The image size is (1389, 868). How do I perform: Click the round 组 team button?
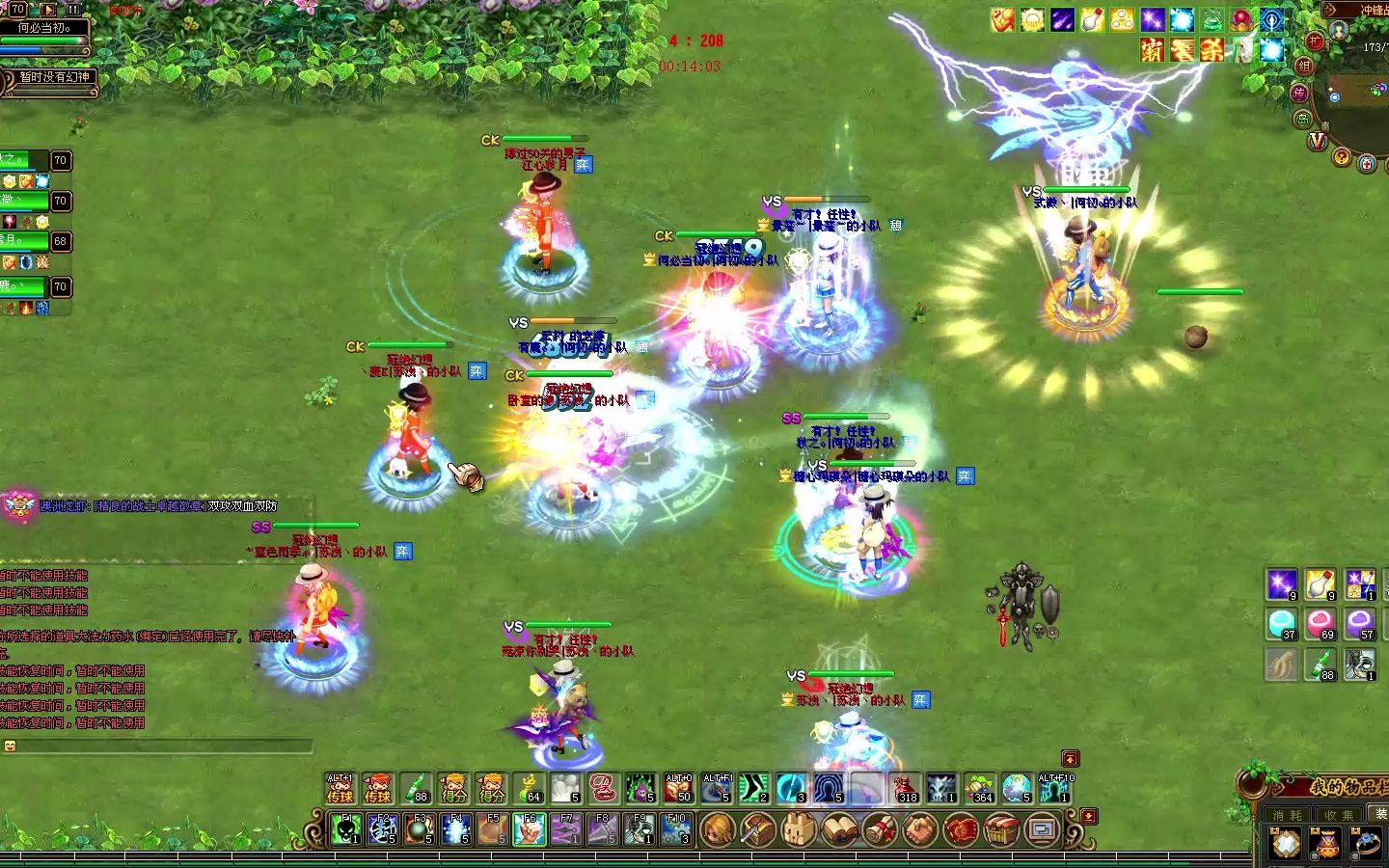1304,67
